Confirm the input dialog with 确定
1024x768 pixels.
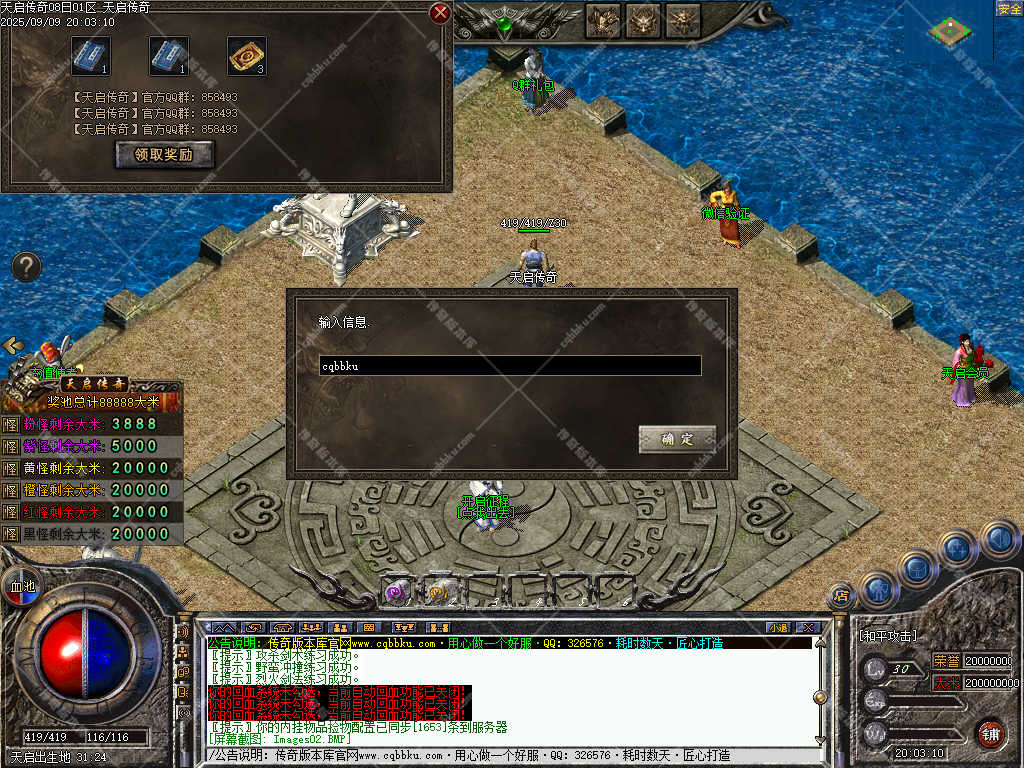678,439
